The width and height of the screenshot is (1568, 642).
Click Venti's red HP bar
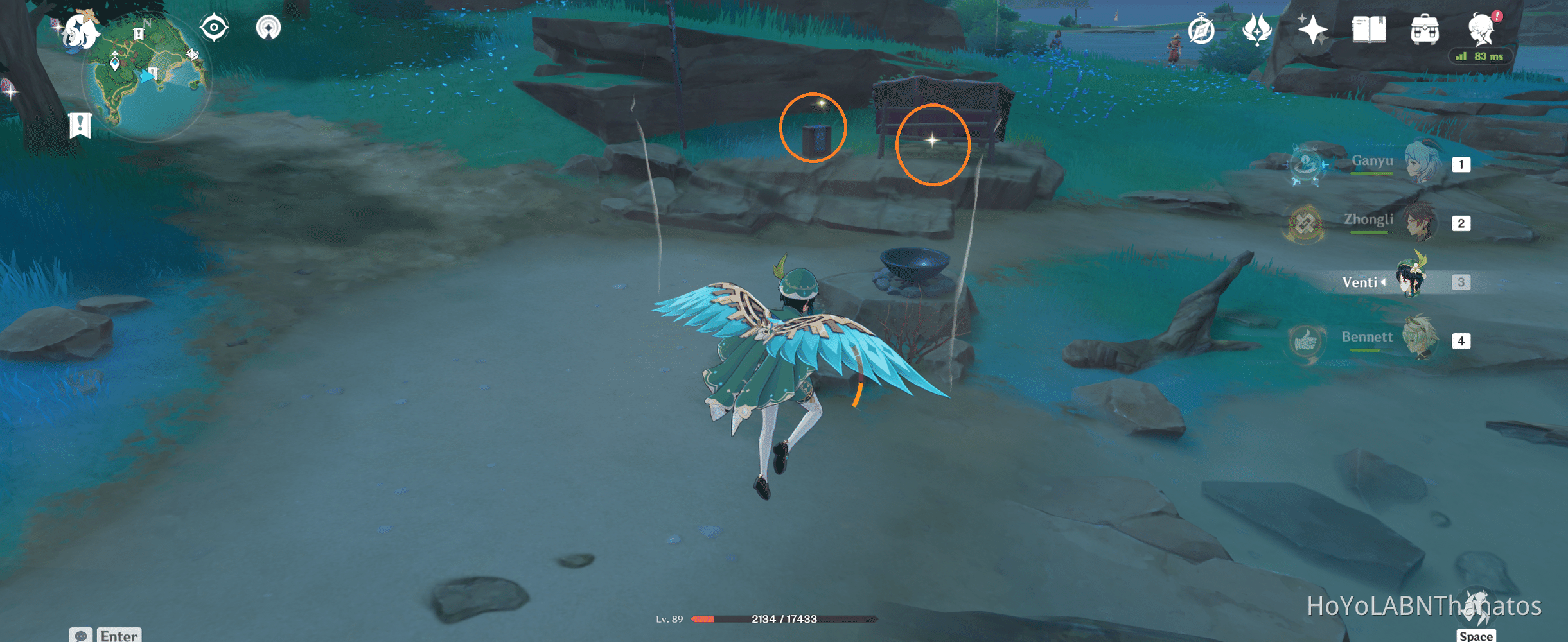click(x=703, y=619)
